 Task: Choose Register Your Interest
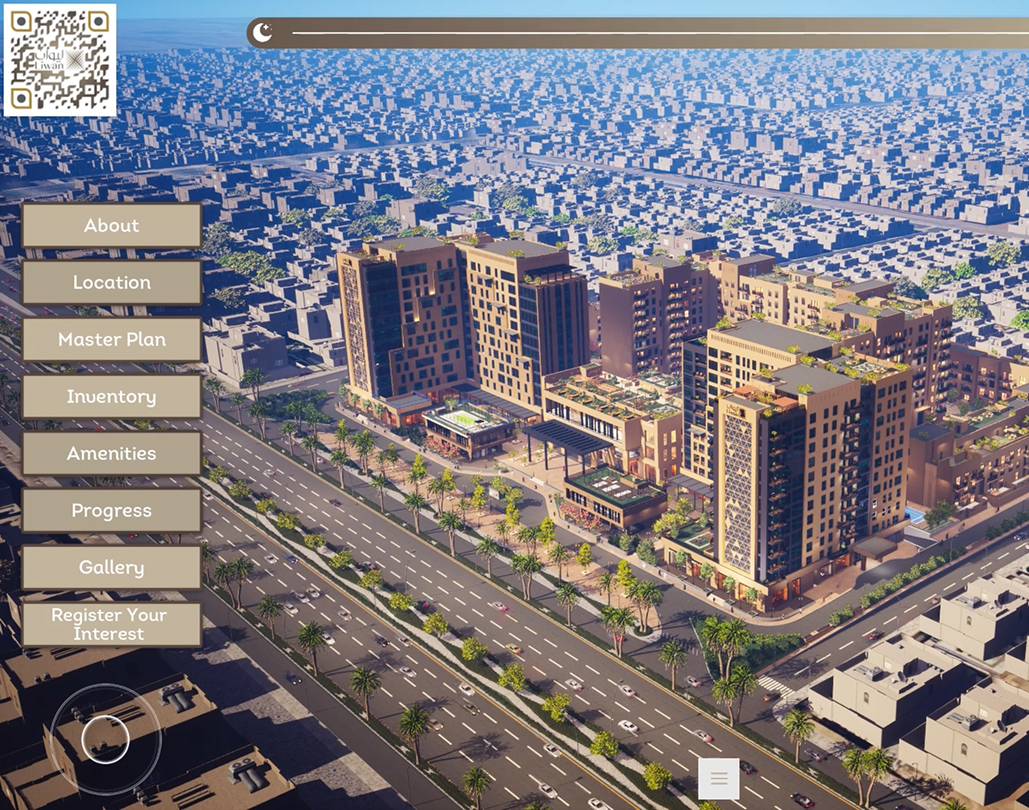[112, 625]
